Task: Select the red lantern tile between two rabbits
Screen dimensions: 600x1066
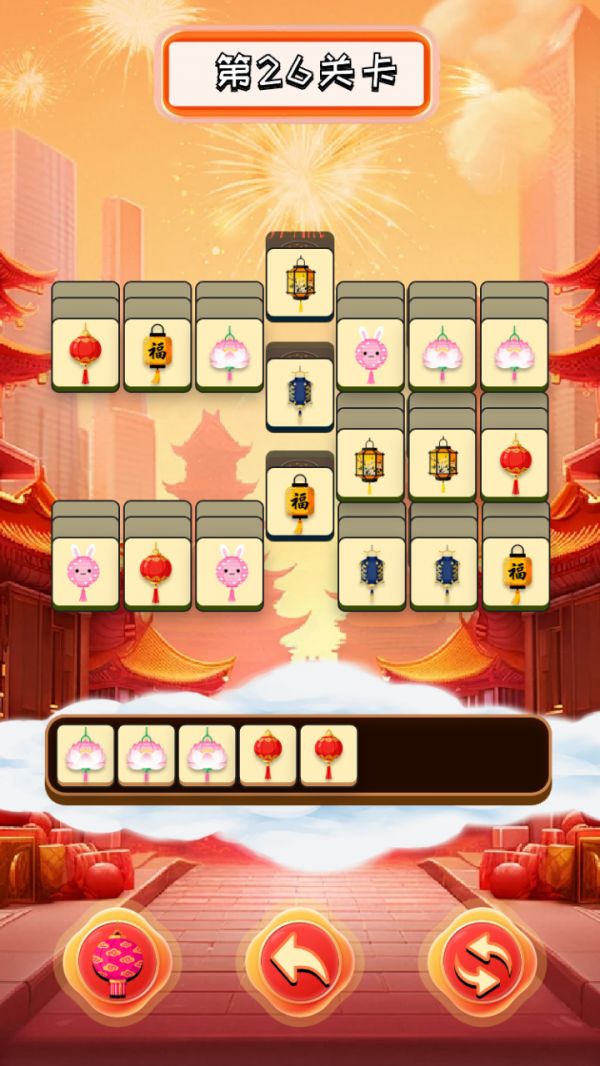Action: point(156,572)
